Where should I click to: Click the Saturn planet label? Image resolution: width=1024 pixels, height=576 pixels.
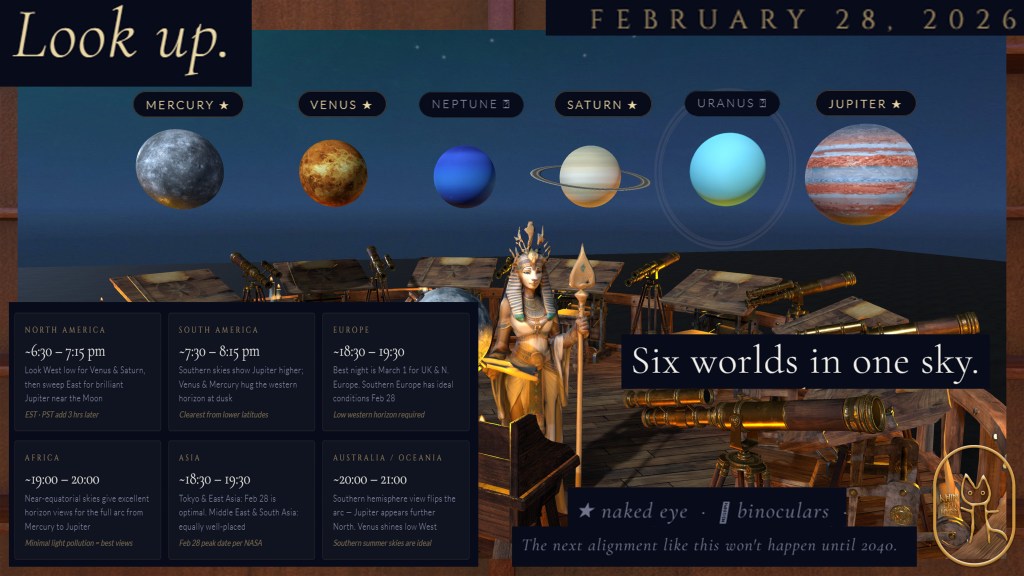click(602, 105)
